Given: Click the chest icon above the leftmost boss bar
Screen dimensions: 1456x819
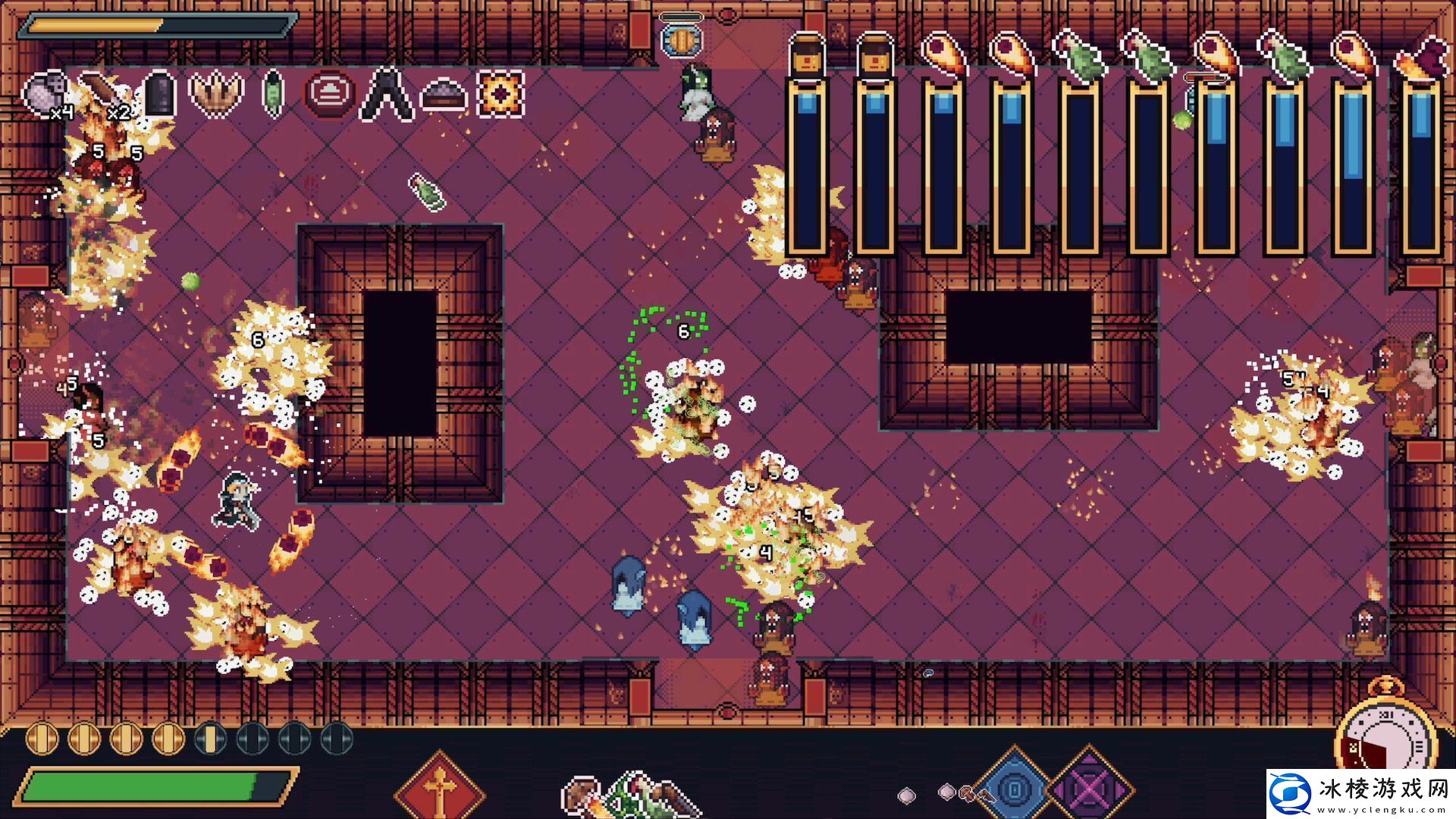Looking at the screenshot, I should pyautogui.click(x=808, y=53).
